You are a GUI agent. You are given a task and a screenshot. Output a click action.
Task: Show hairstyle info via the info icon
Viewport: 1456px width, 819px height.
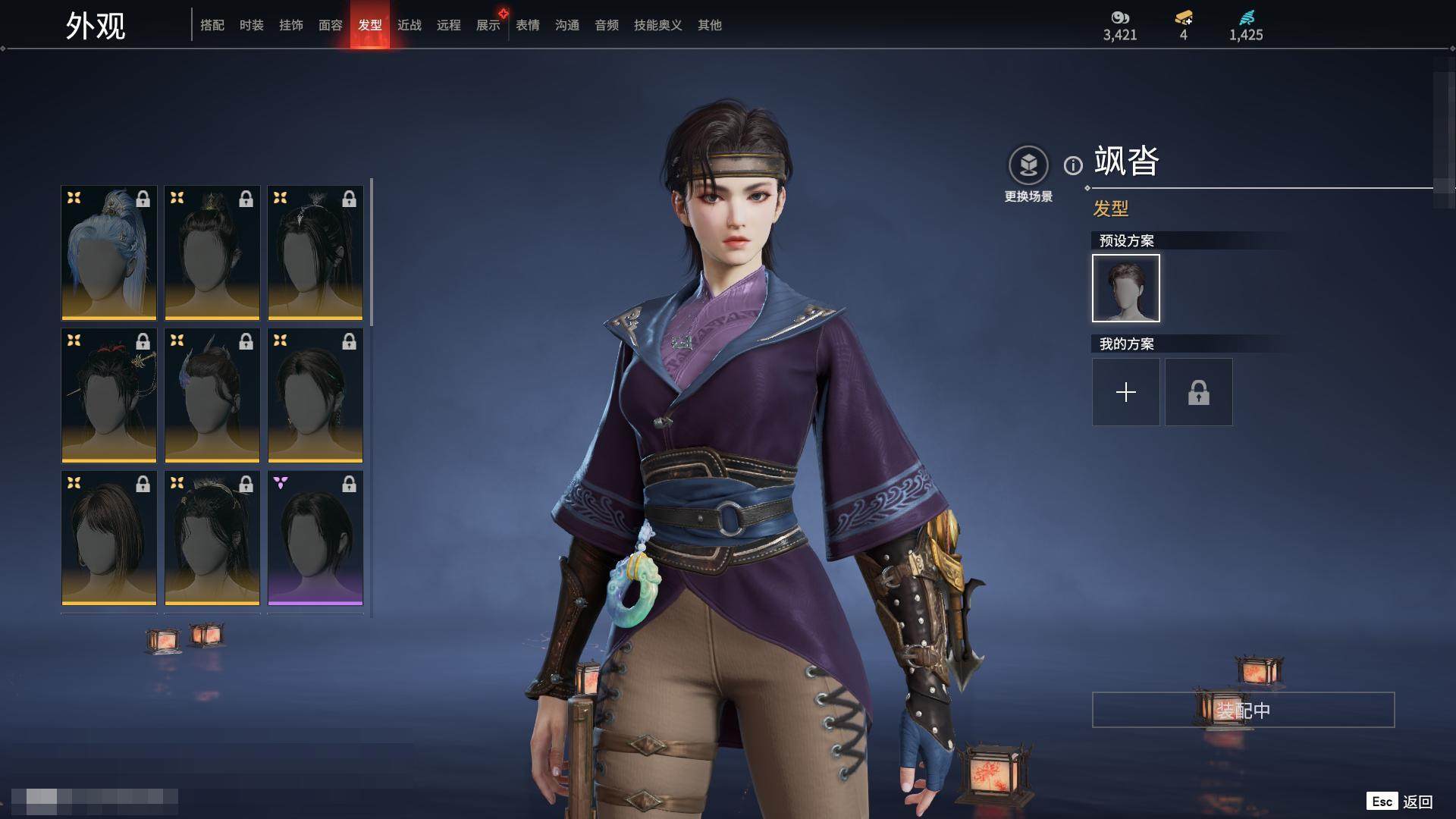(1073, 165)
